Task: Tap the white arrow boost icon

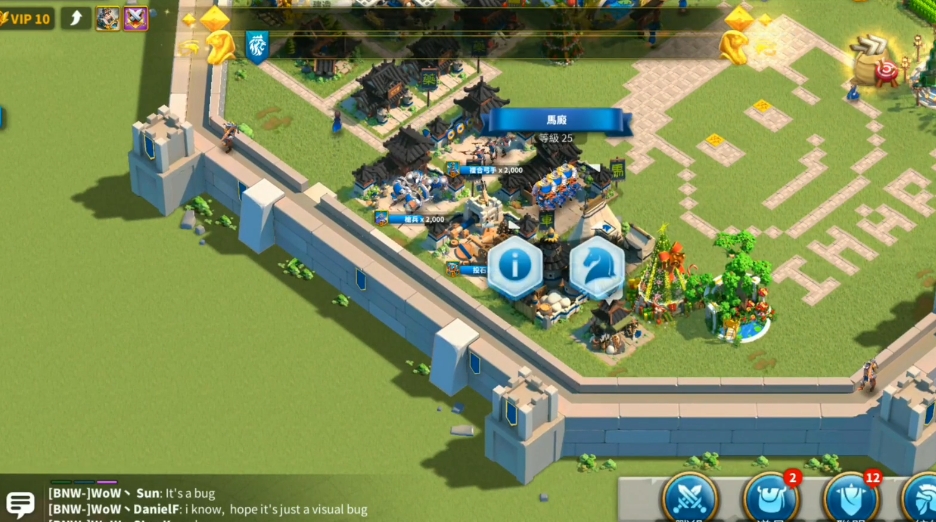Action: click(76, 18)
